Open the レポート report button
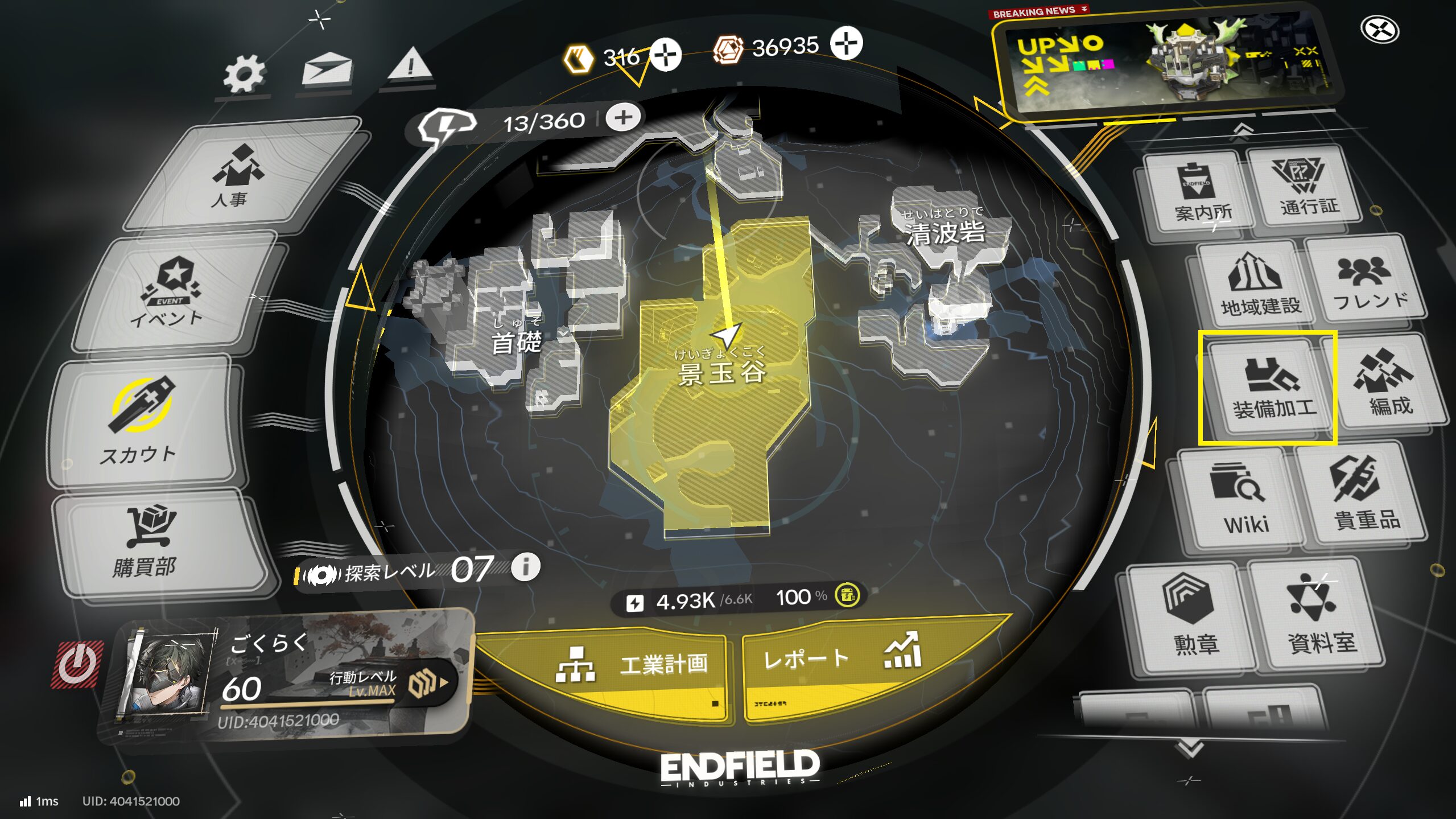The width and height of the screenshot is (1456, 819). pyautogui.click(x=842, y=660)
